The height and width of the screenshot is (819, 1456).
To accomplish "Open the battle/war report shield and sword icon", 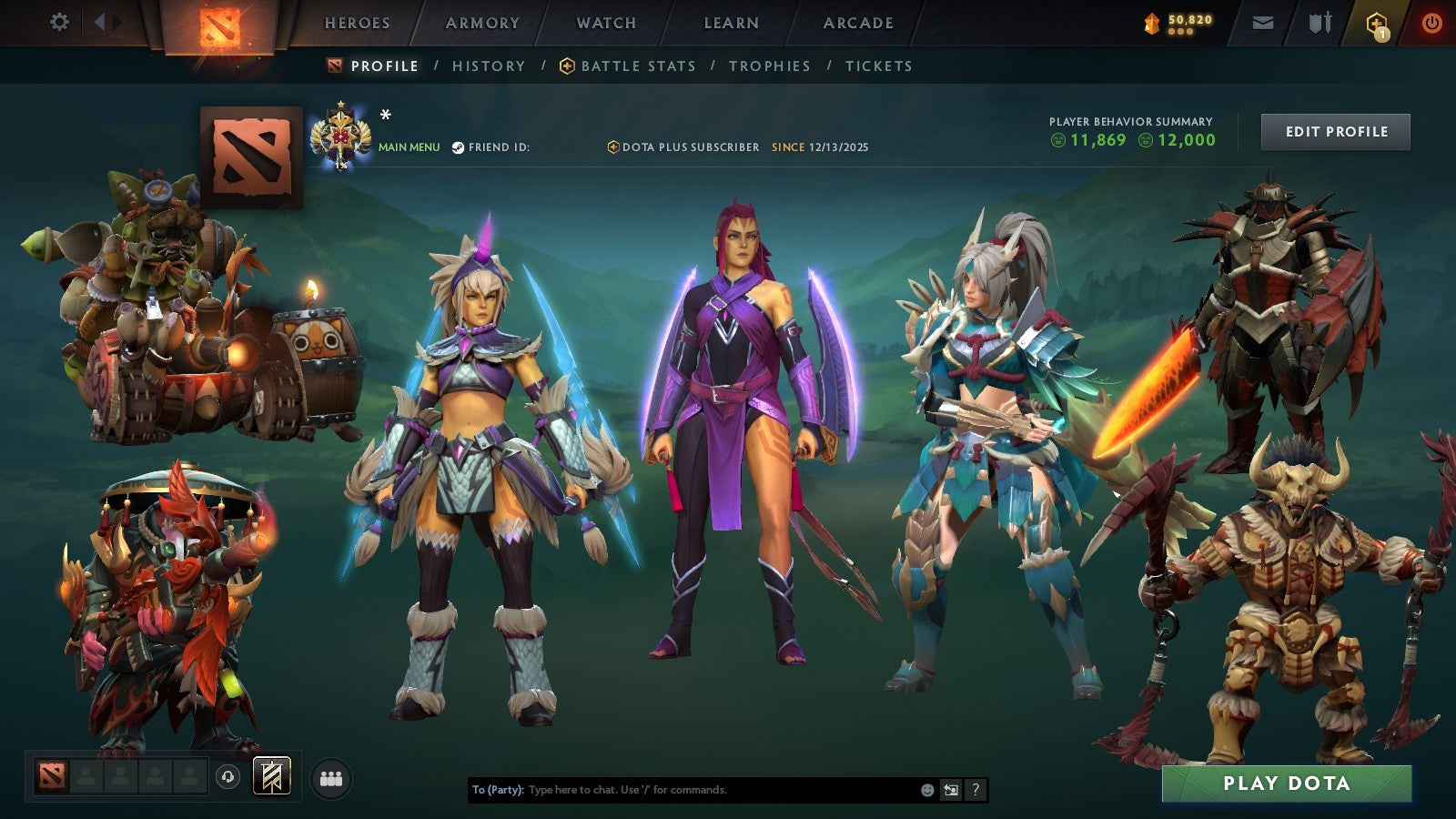I will (x=1319, y=23).
